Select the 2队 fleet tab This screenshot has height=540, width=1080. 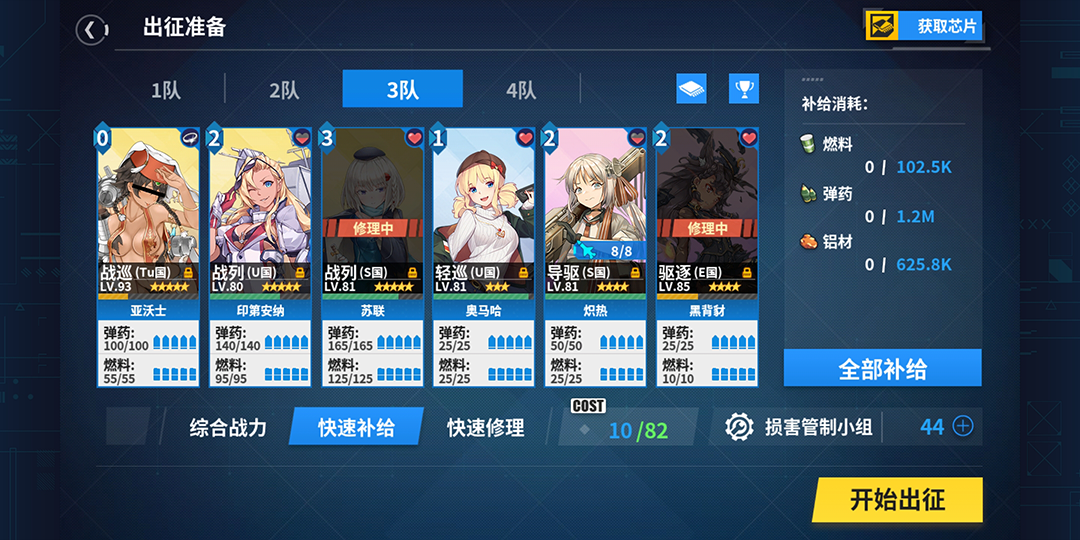(x=284, y=90)
